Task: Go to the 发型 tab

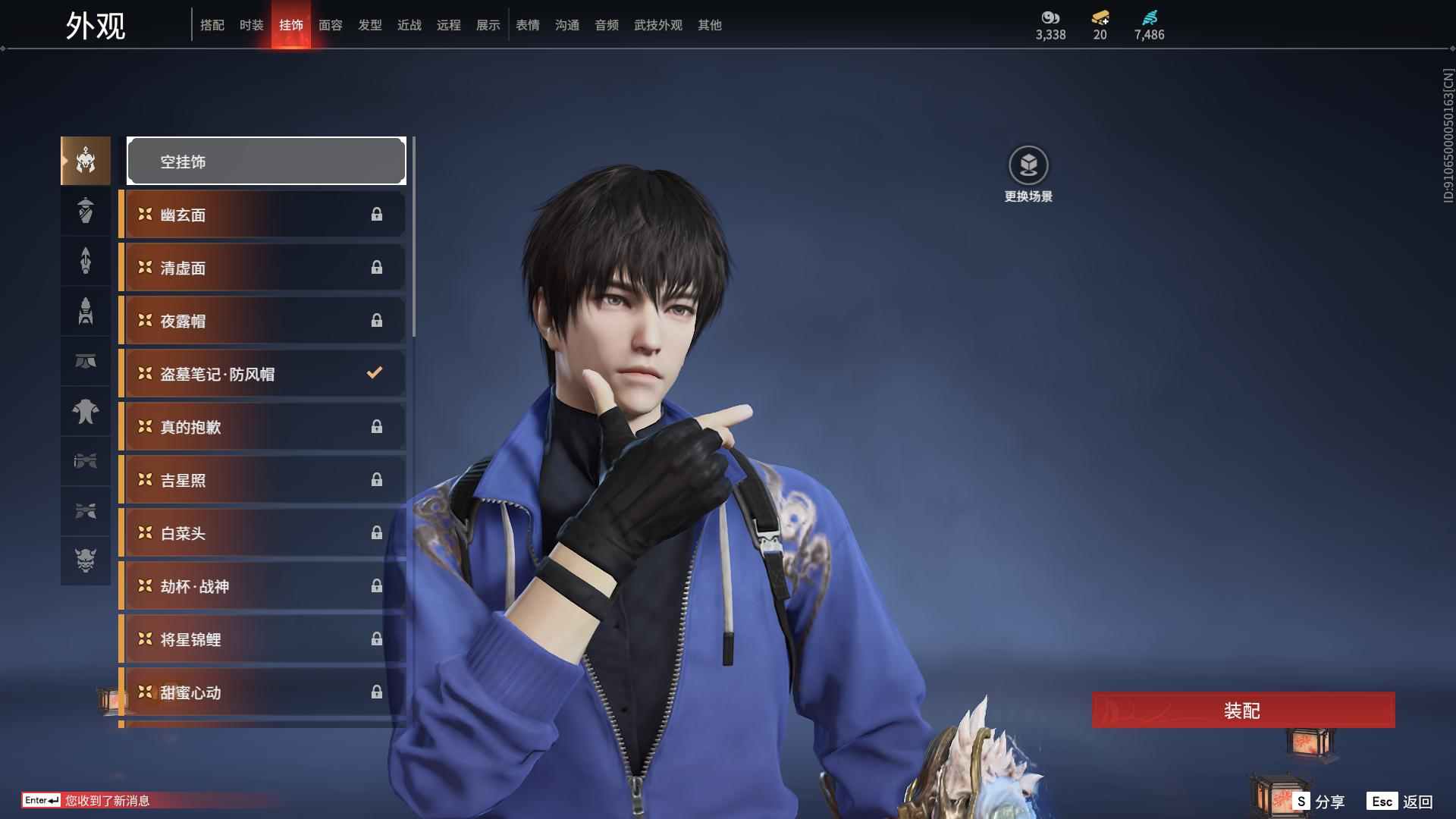Action: (369, 25)
